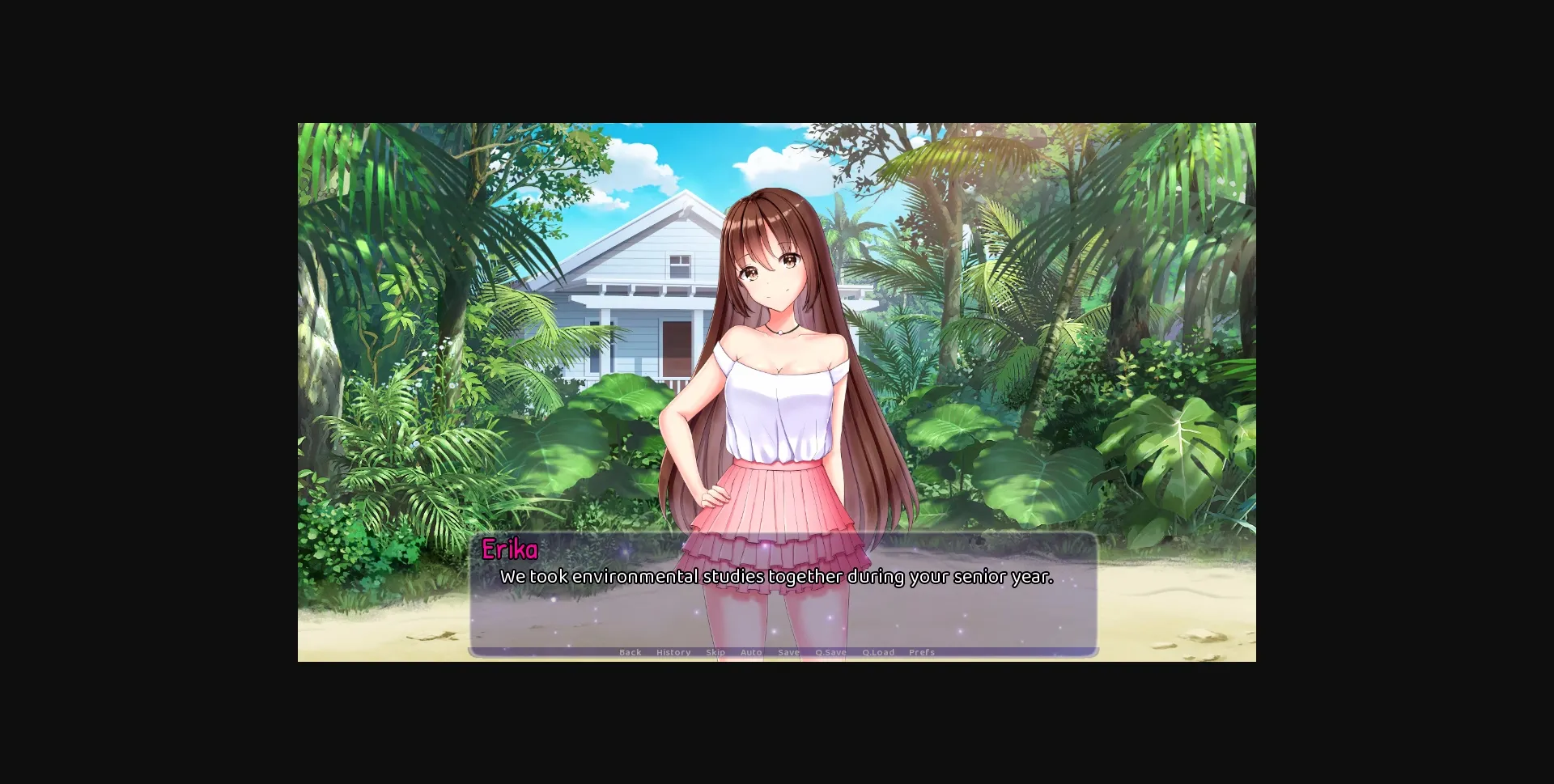Enable Auto text advance
This screenshot has width=1554, height=784.
click(751, 652)
